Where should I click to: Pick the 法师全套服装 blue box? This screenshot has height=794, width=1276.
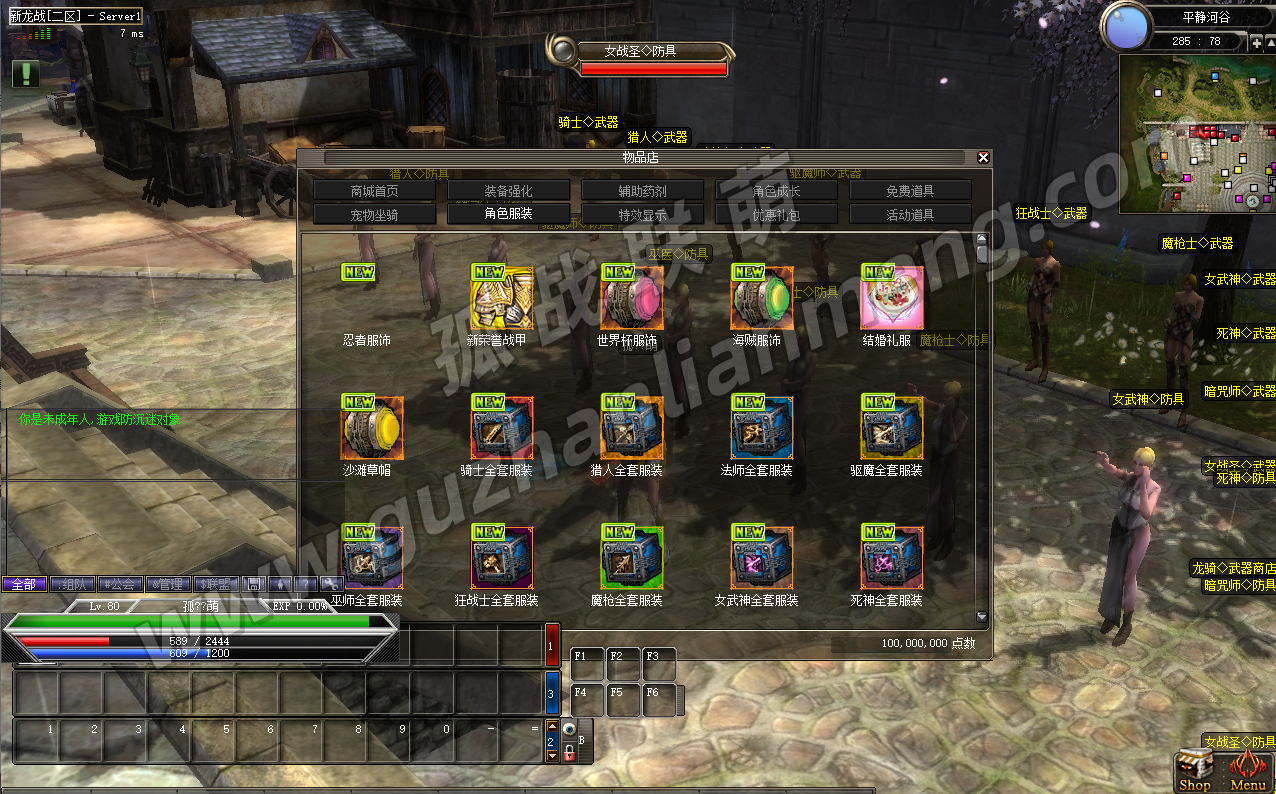(762, 428)
